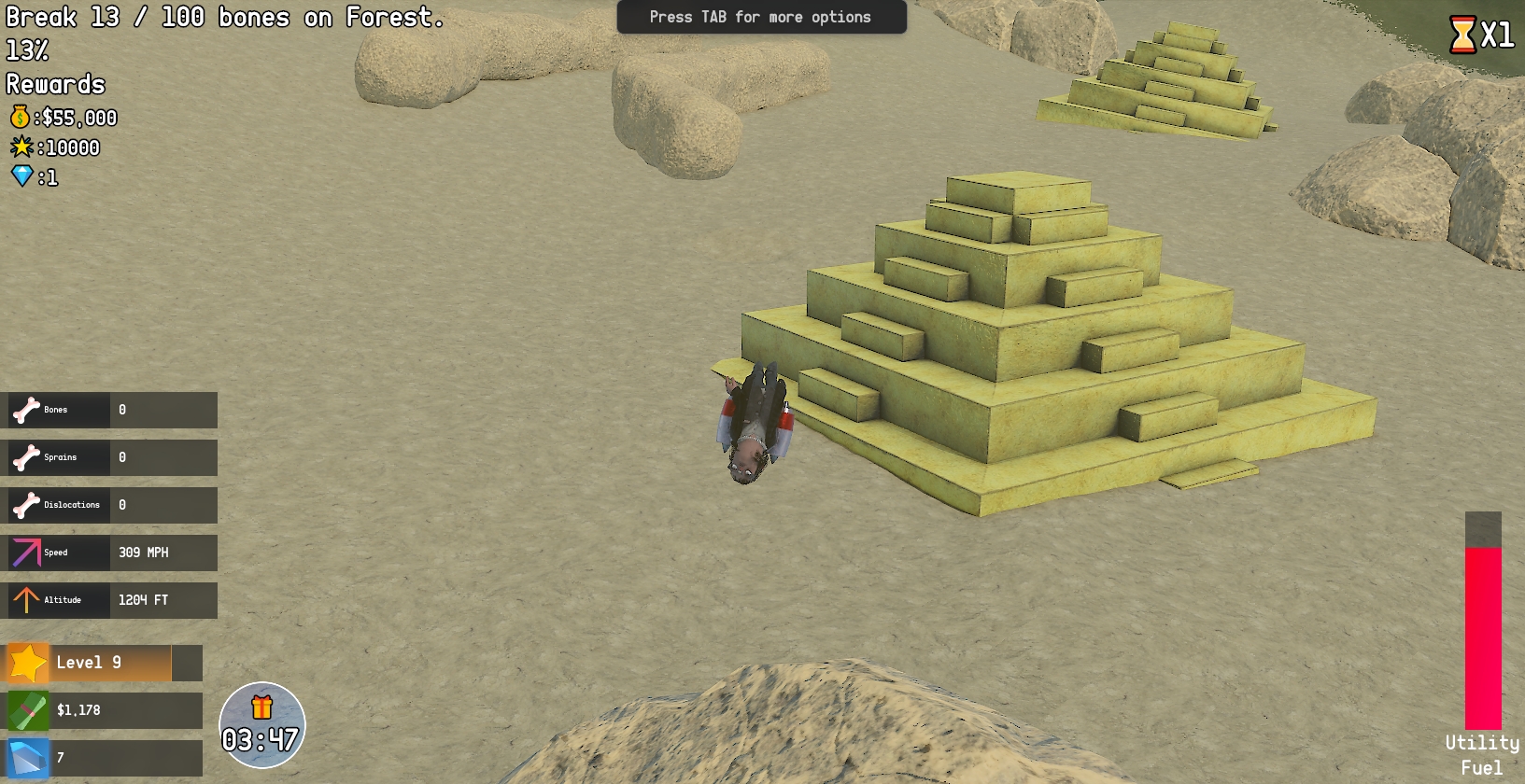Select the blue diamond gems counter
This screenshot has height=784, width=1525.
[x=104, y=758]
